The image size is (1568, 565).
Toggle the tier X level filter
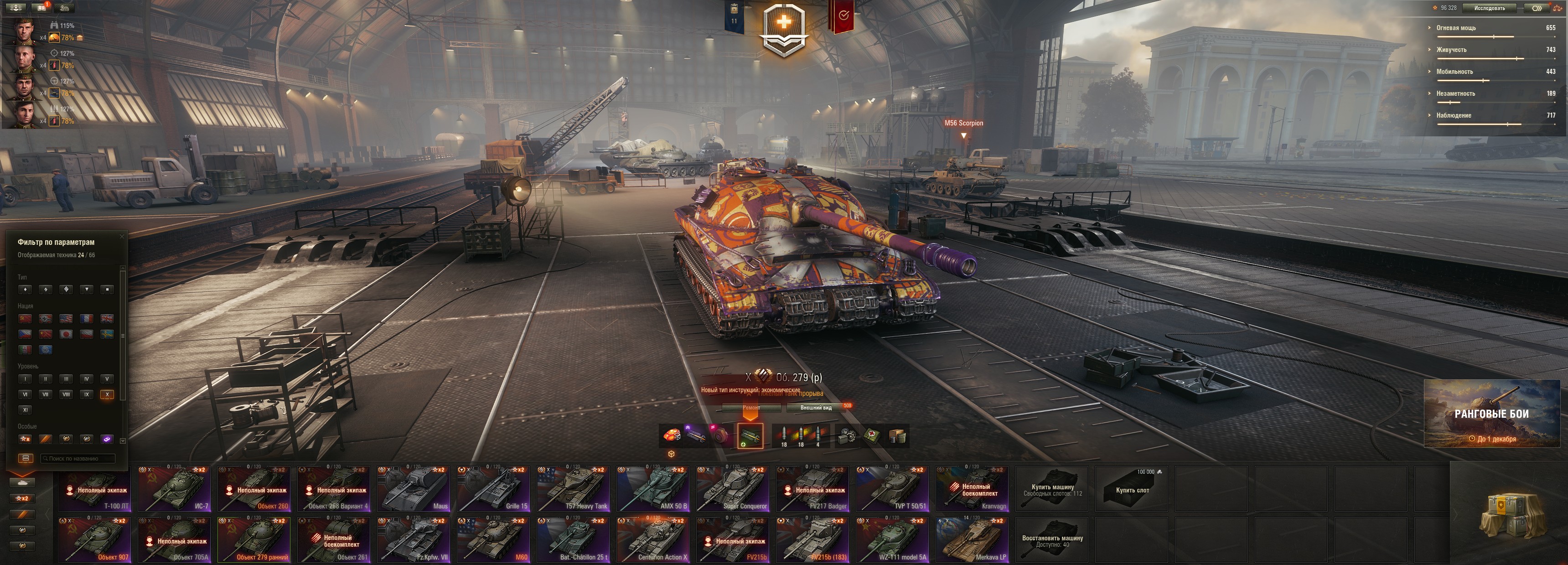tap(107, 394)
